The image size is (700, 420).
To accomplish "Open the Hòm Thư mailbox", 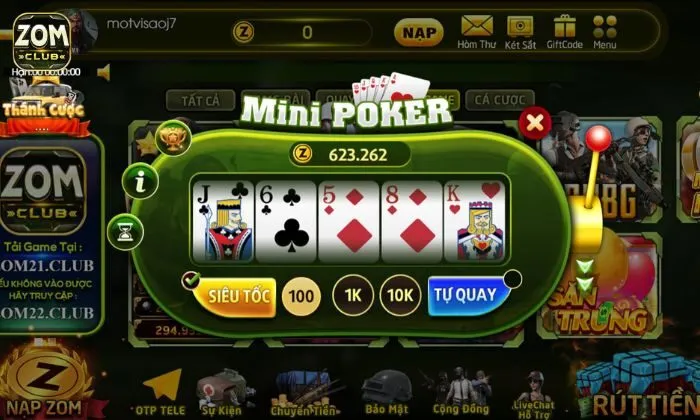I will (x=477, y=31).
